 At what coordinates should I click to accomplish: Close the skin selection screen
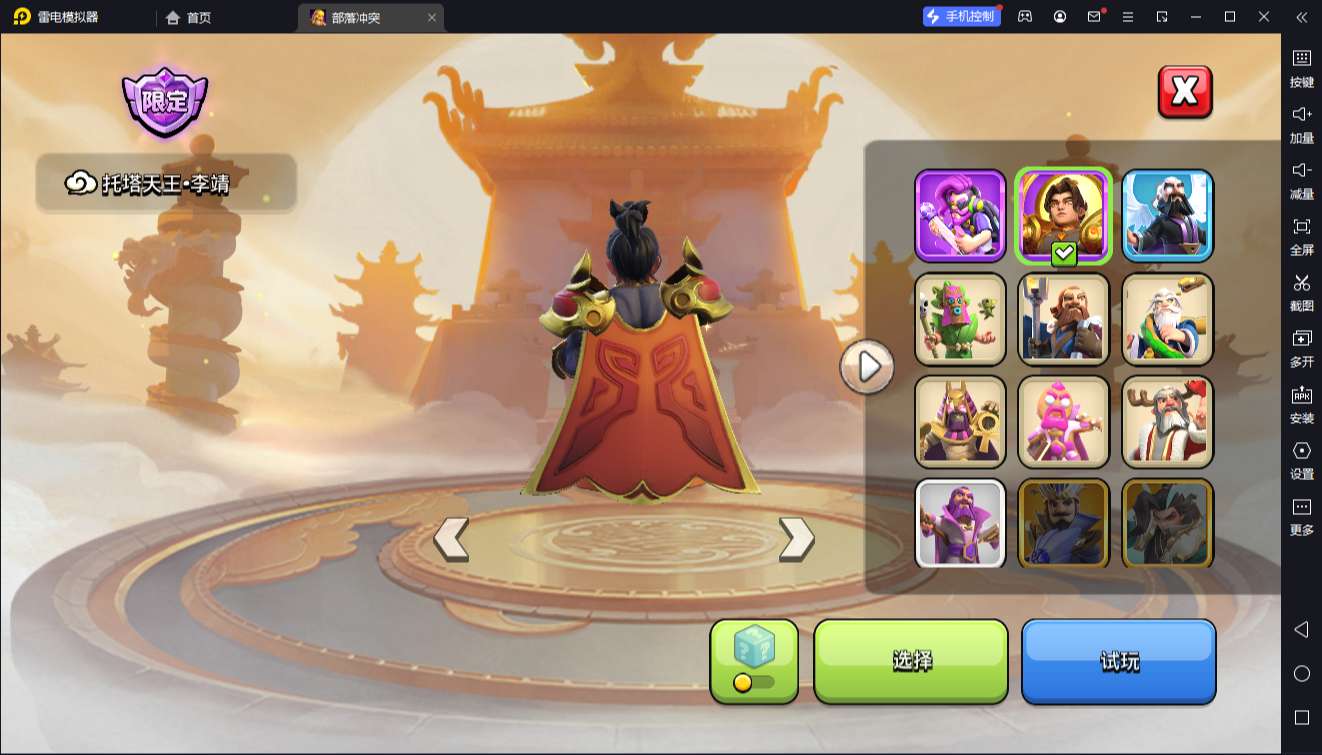pyautogui.click(x=1185, y=92)
